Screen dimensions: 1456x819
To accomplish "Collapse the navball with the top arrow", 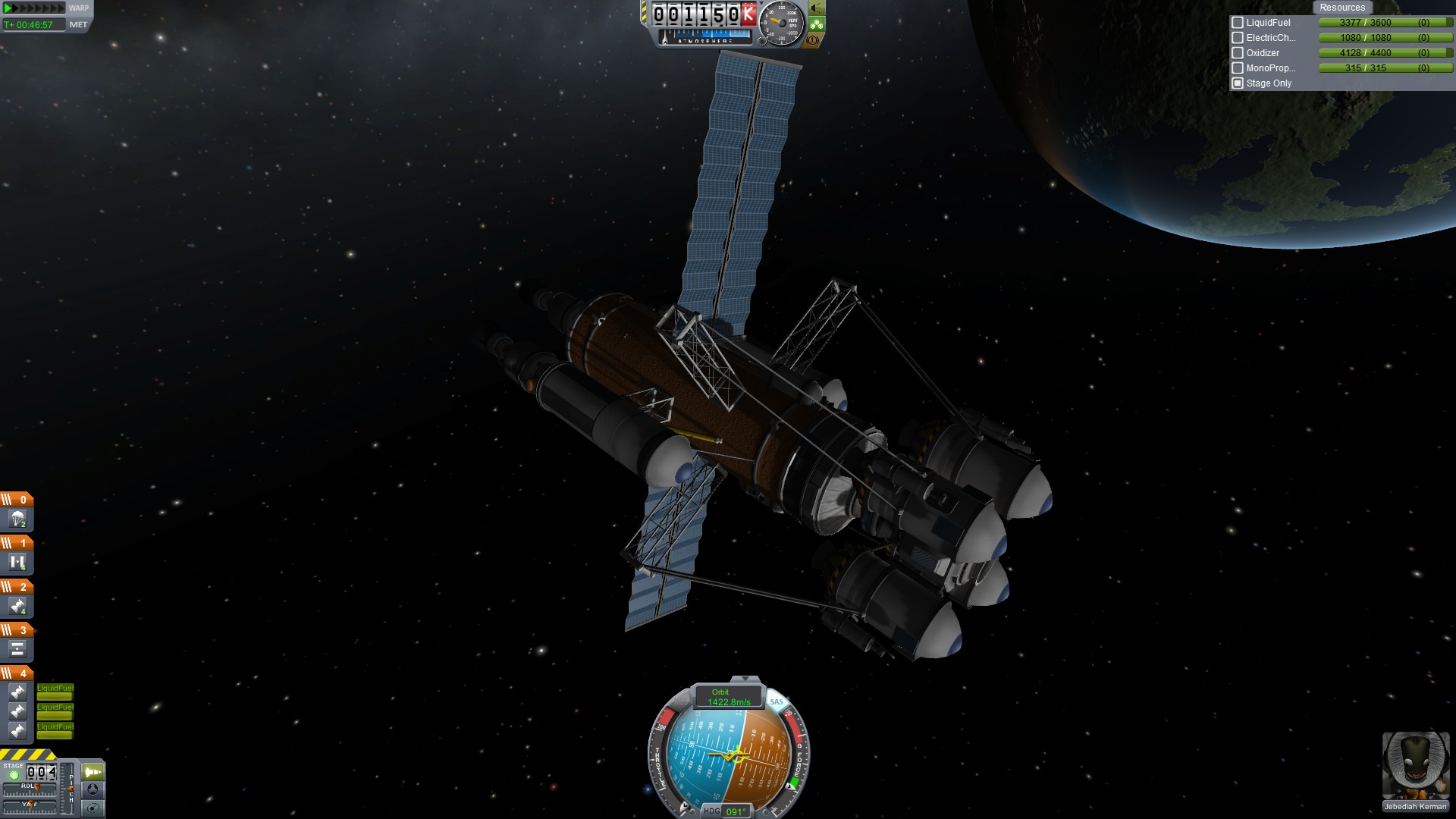I will pos(745,679).
